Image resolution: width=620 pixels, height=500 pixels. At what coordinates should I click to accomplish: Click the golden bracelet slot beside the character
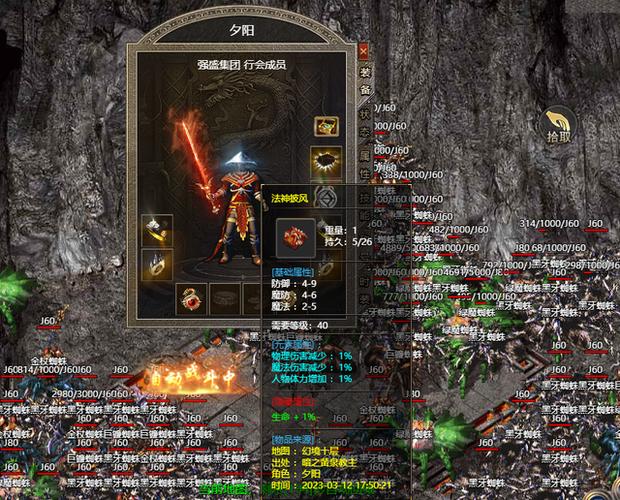(x=156, y=231)
